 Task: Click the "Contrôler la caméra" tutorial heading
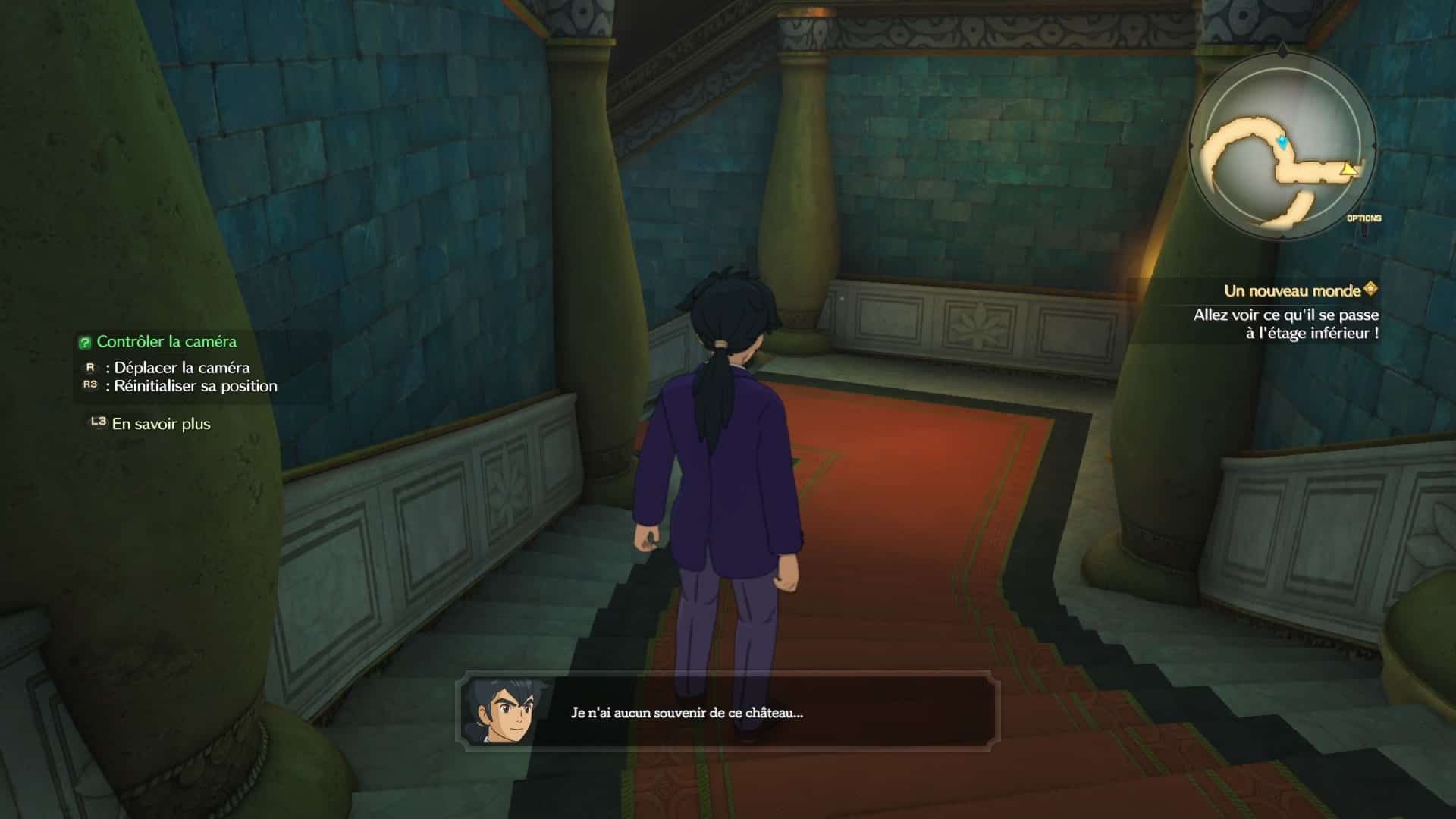(x=166, y=342)
